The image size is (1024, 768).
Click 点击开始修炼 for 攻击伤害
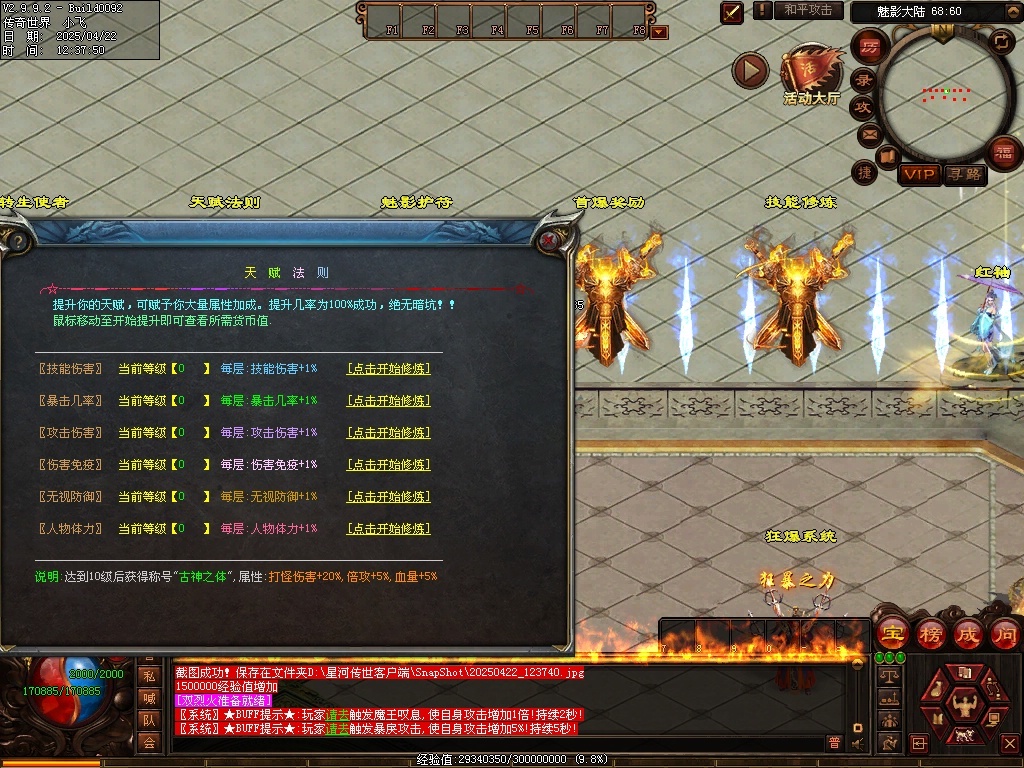(388, 433)
